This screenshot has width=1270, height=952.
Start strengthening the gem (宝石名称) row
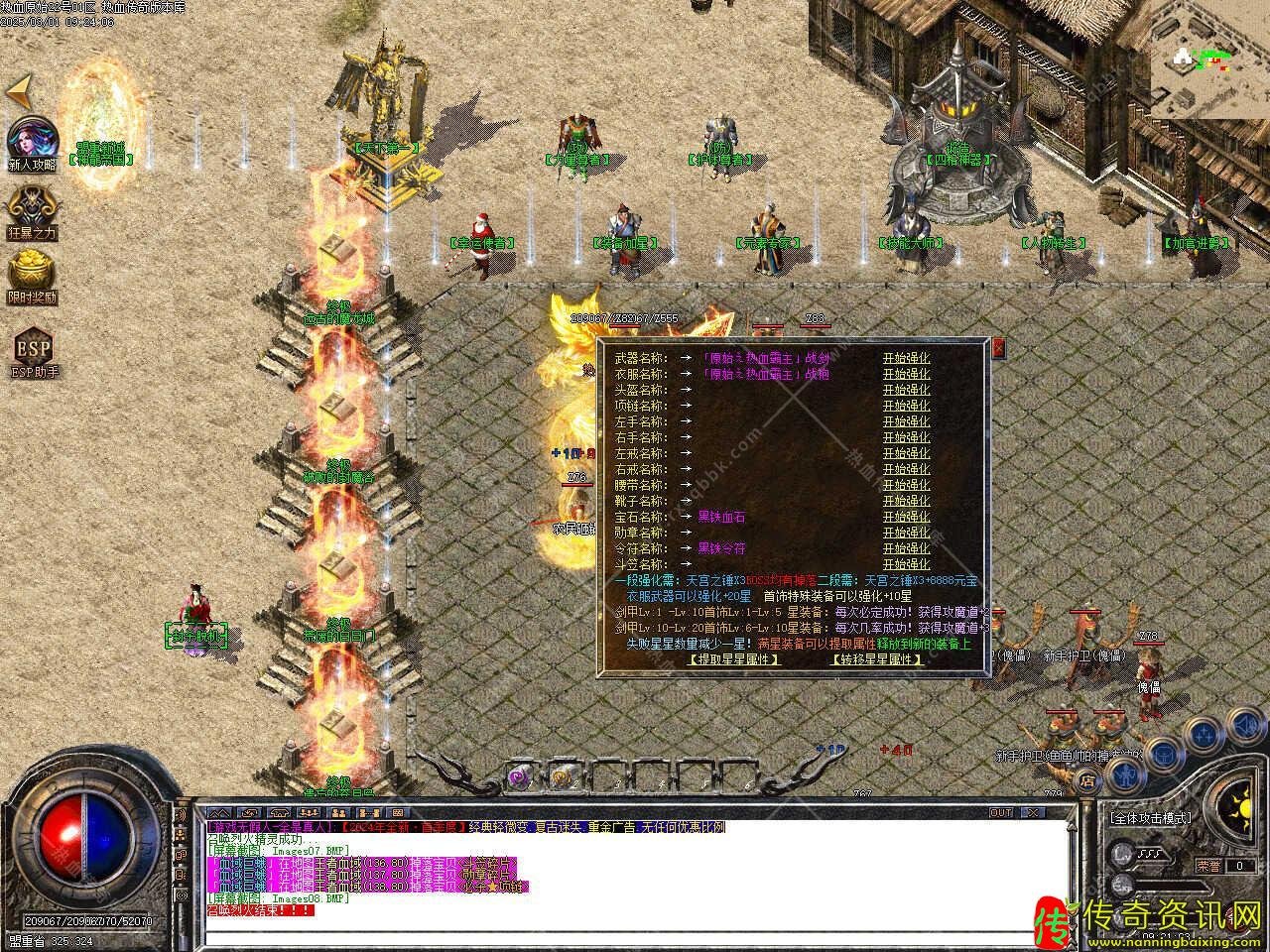click(906, 517)
